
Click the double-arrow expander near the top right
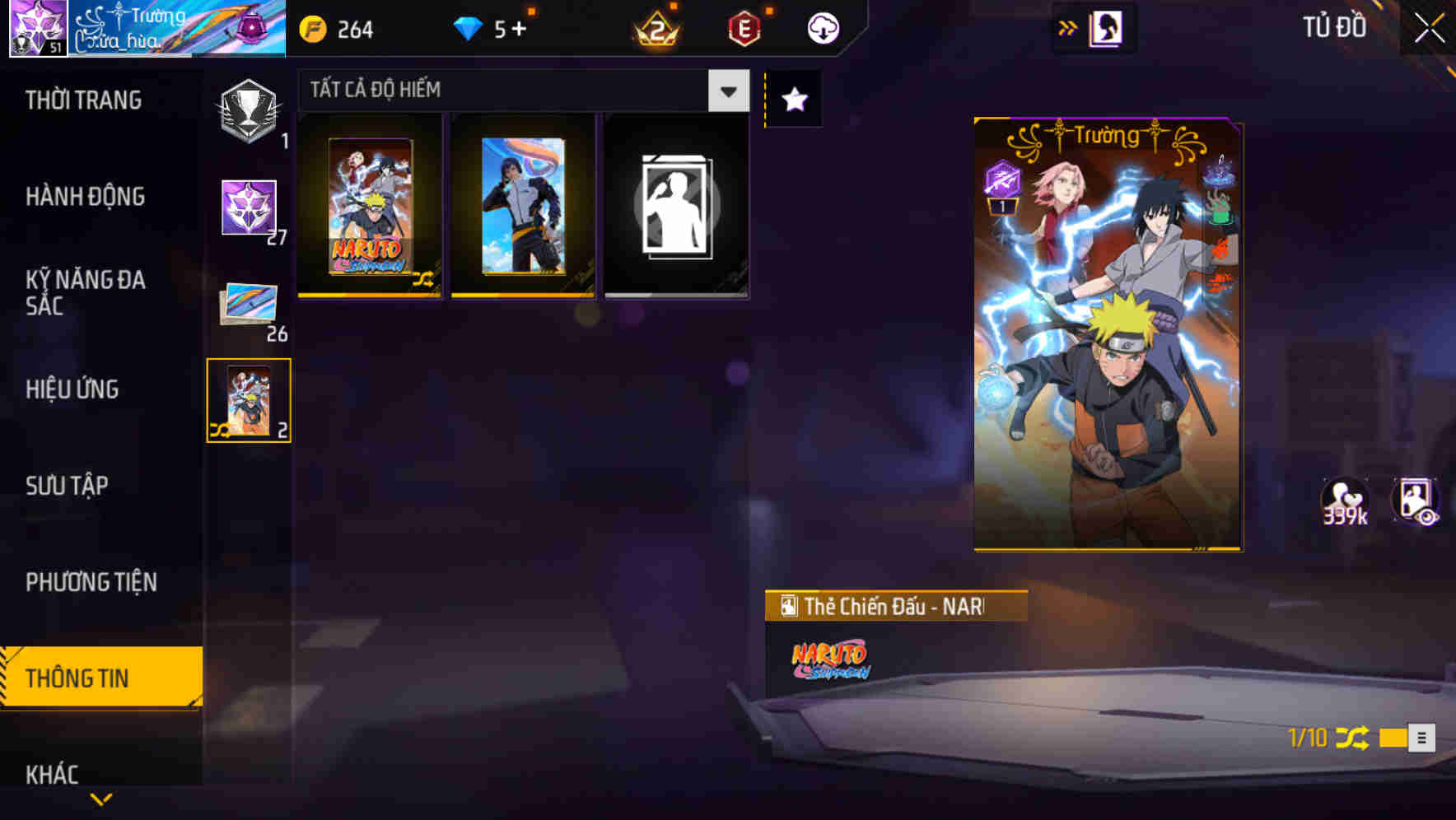click(1069, 26)
